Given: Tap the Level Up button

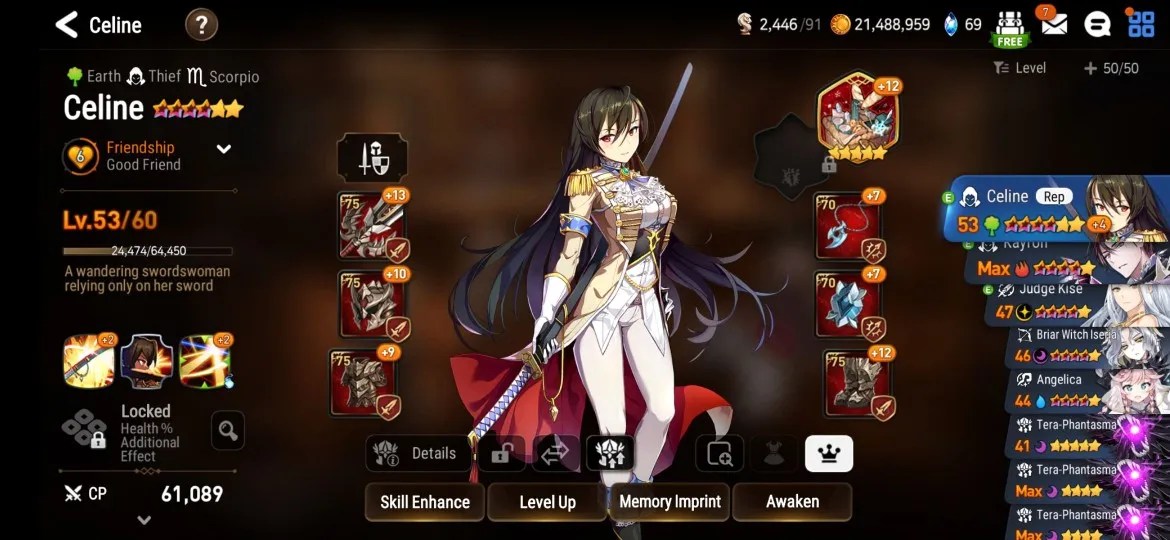Looking at the screenshot, I should click(x=547, y=502).
